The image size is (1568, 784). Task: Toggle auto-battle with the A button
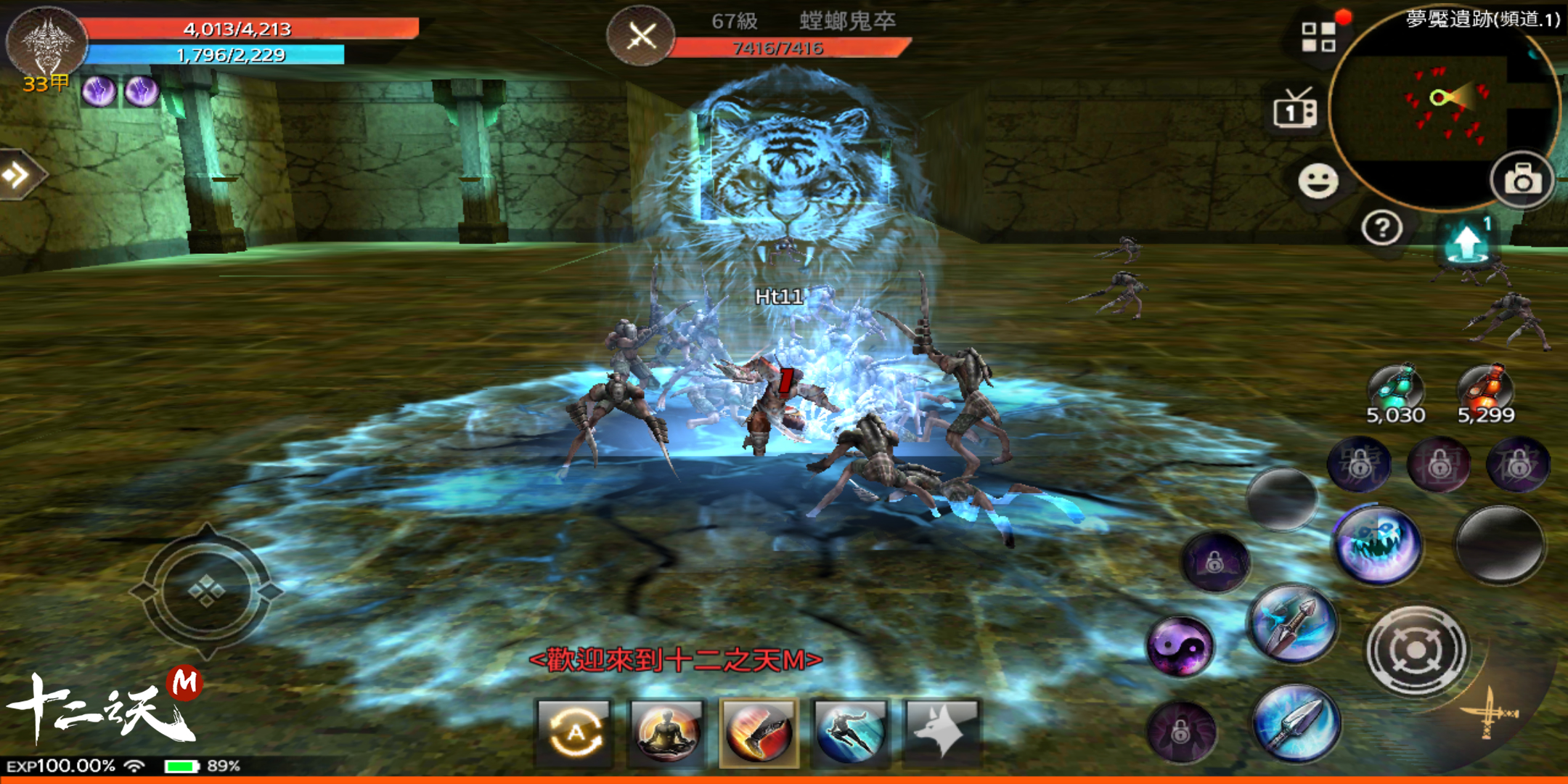pos(576,732)
